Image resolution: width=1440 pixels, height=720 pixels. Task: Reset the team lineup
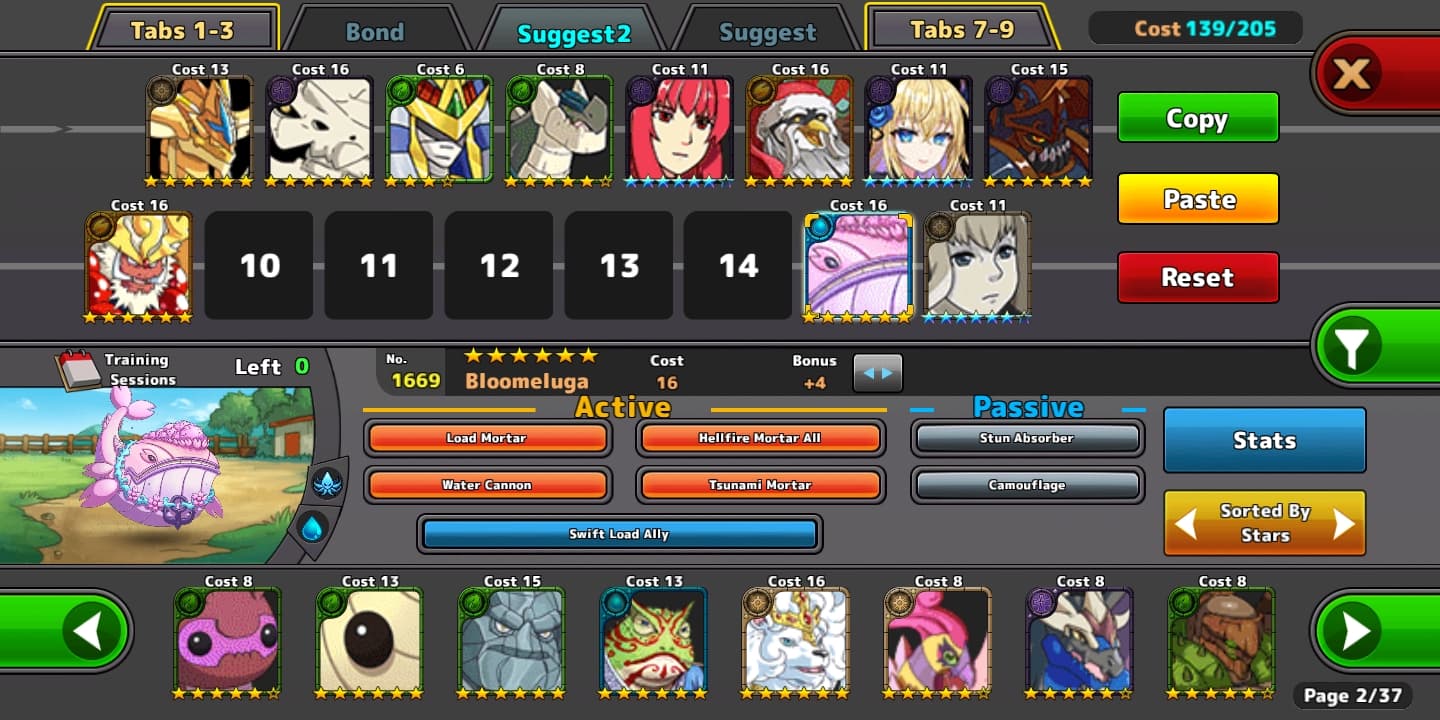[1197, 277]
